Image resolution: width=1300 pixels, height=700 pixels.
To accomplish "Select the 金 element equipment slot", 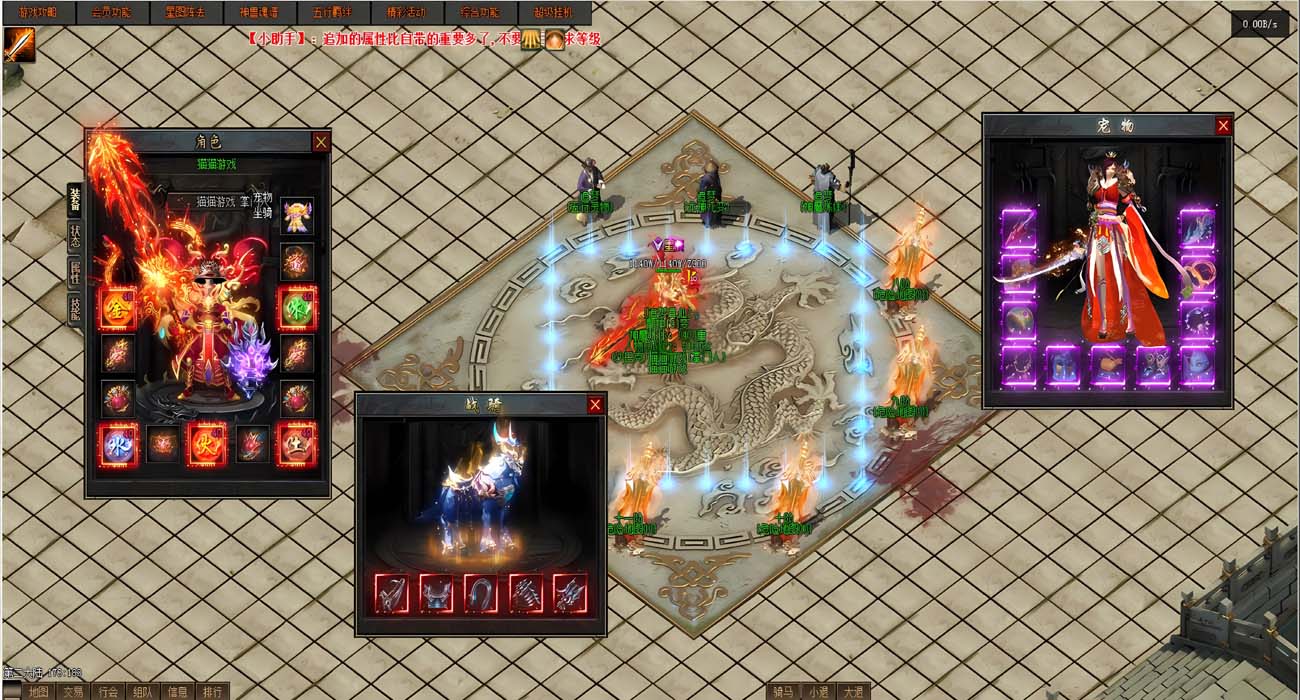I will (x=117, y=309).
